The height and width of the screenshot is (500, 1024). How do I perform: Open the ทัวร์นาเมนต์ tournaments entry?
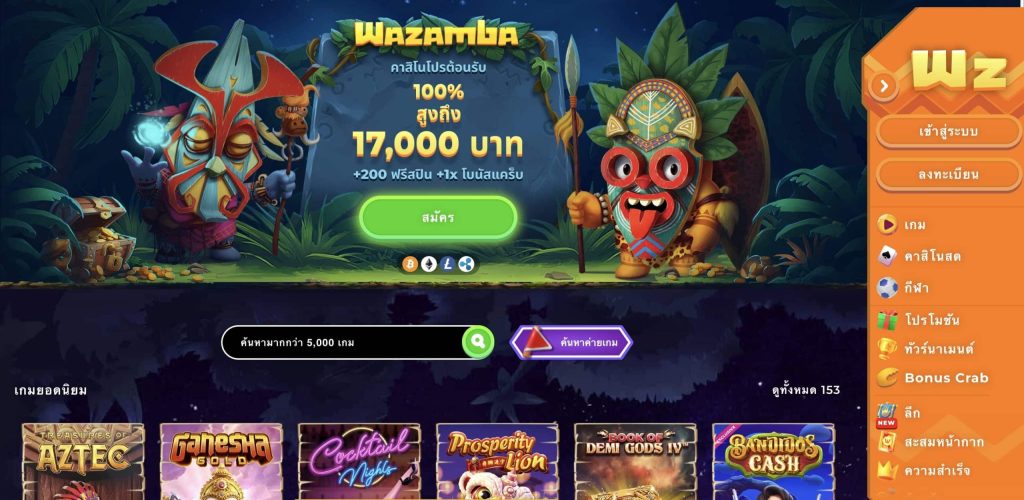coord(938,349)
